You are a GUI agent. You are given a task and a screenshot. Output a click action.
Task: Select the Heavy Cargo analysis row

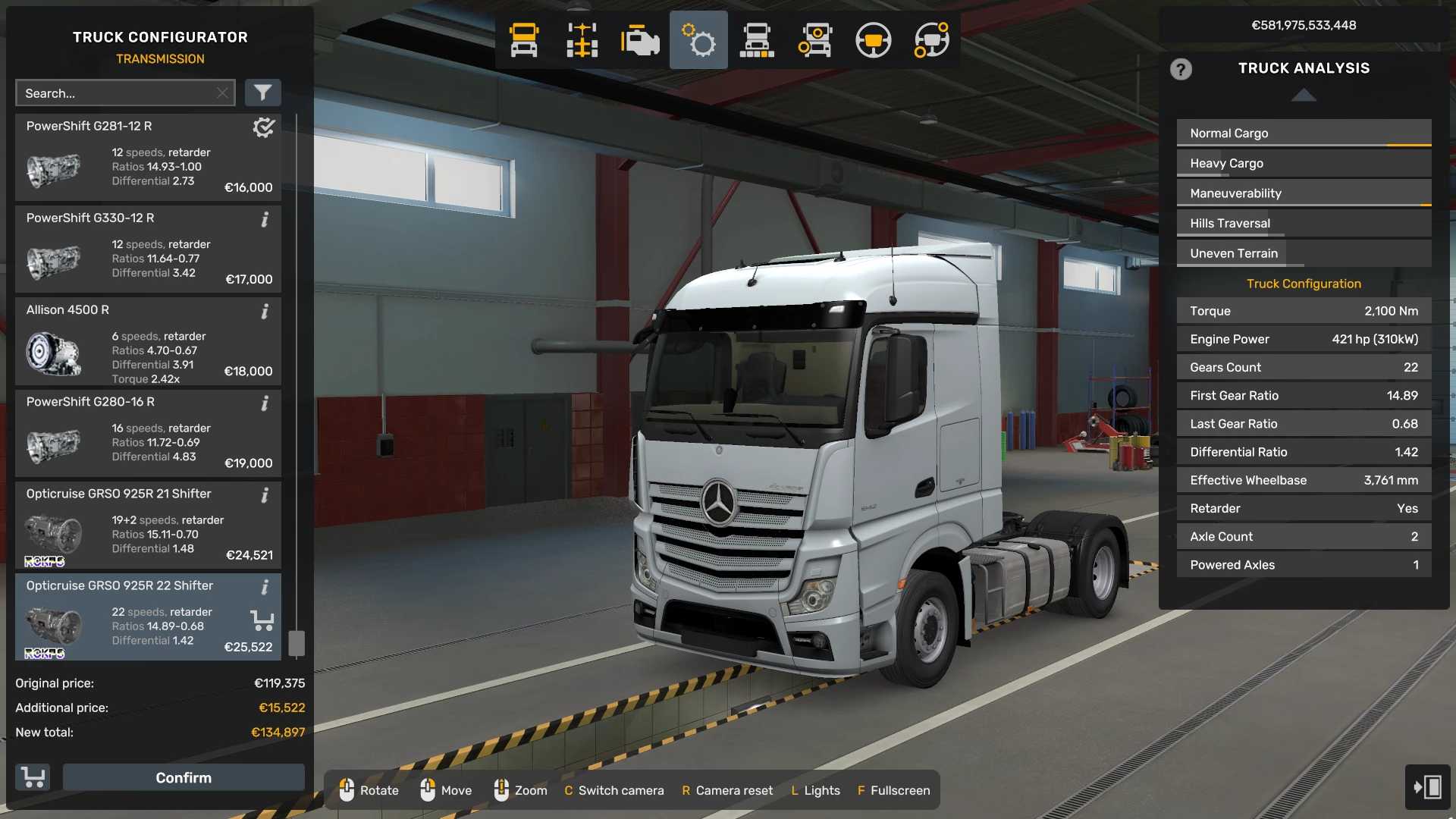coord(1304,163)
